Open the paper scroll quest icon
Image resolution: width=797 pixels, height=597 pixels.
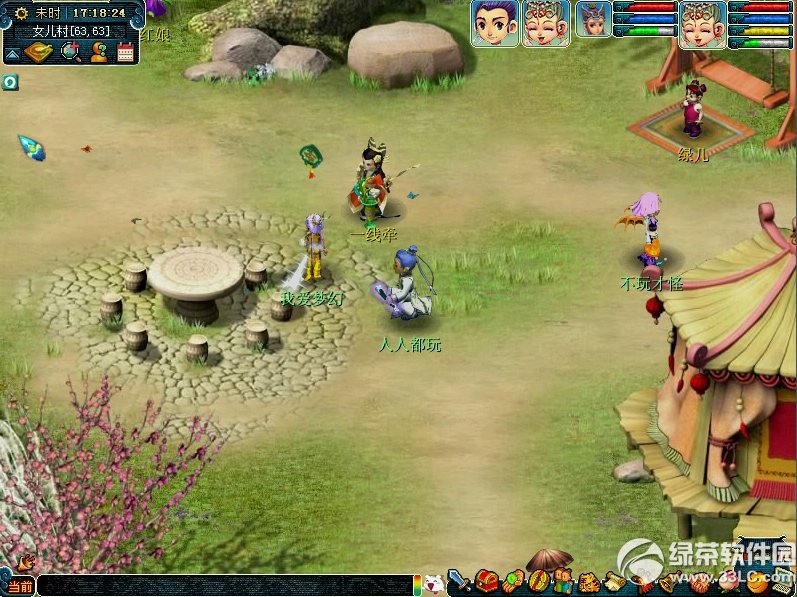(x=614, y=581)
